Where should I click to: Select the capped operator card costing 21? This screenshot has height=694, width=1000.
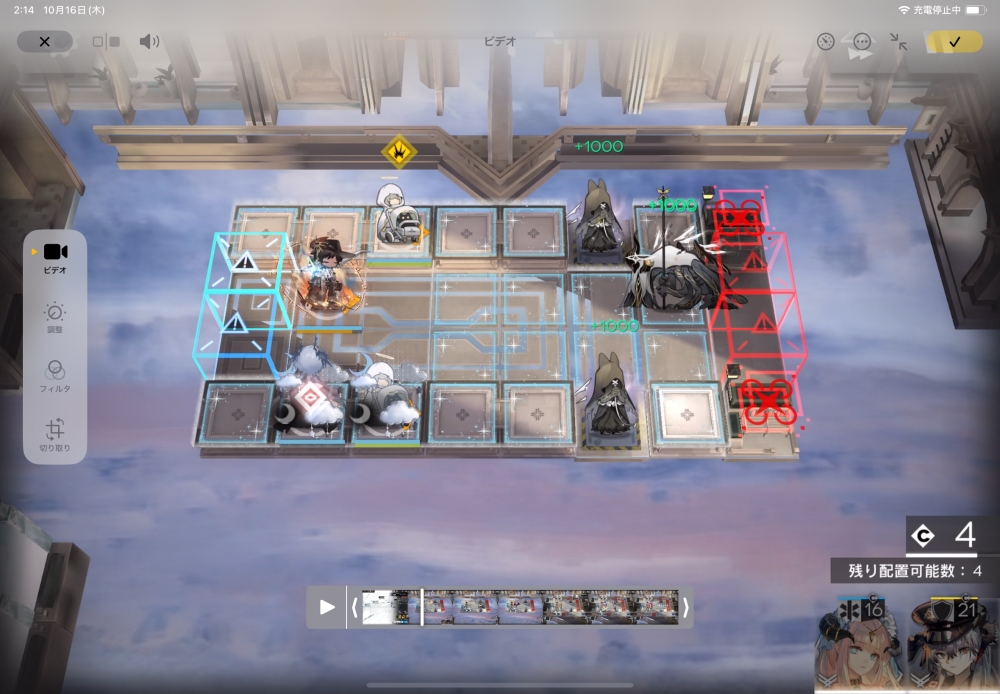(x=950, y=645)
